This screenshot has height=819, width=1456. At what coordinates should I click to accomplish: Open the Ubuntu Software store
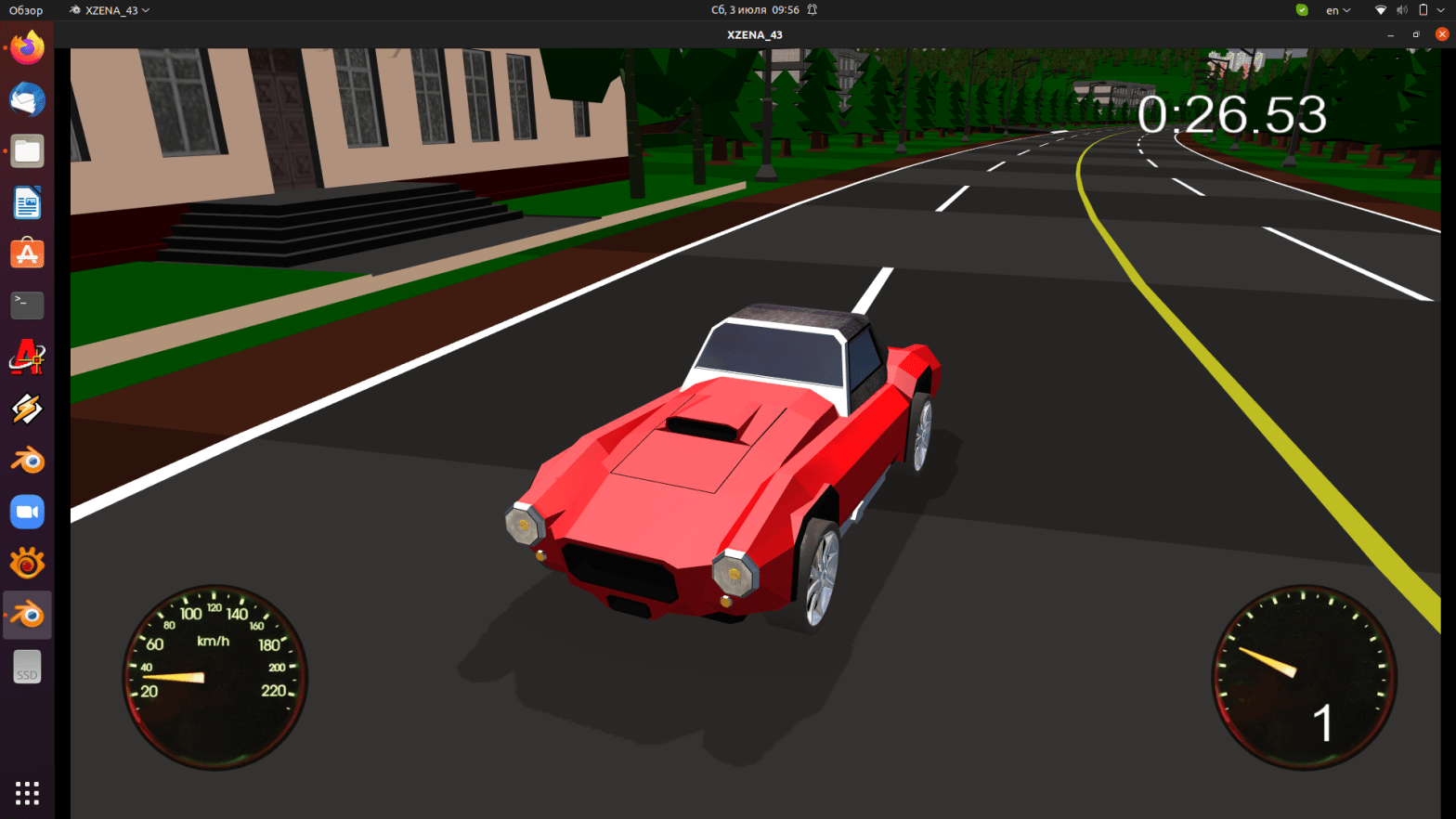click(27, 253)
